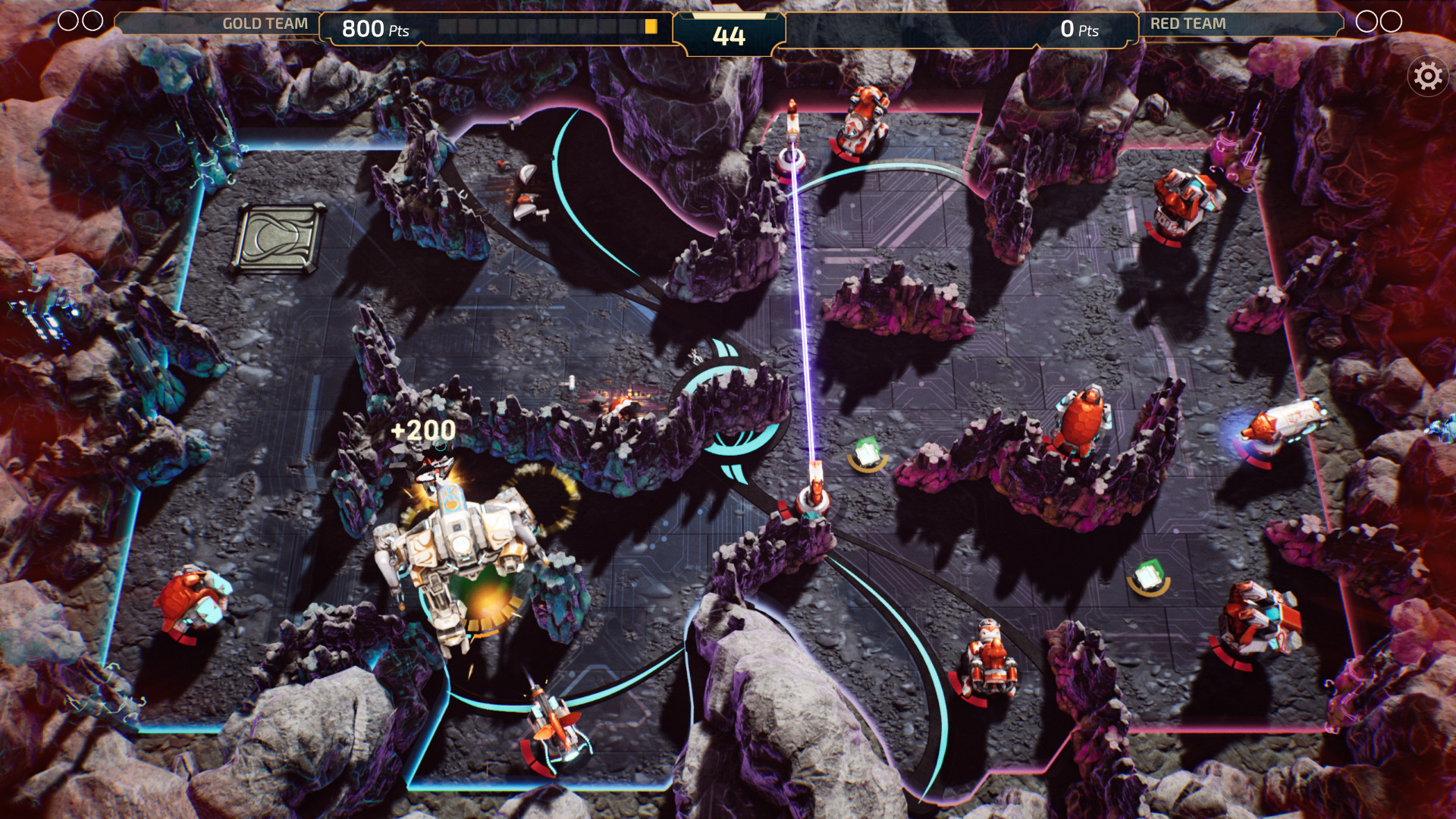
Task: Toggle the first Gold Team slot circle
Action: coord(70,21)
